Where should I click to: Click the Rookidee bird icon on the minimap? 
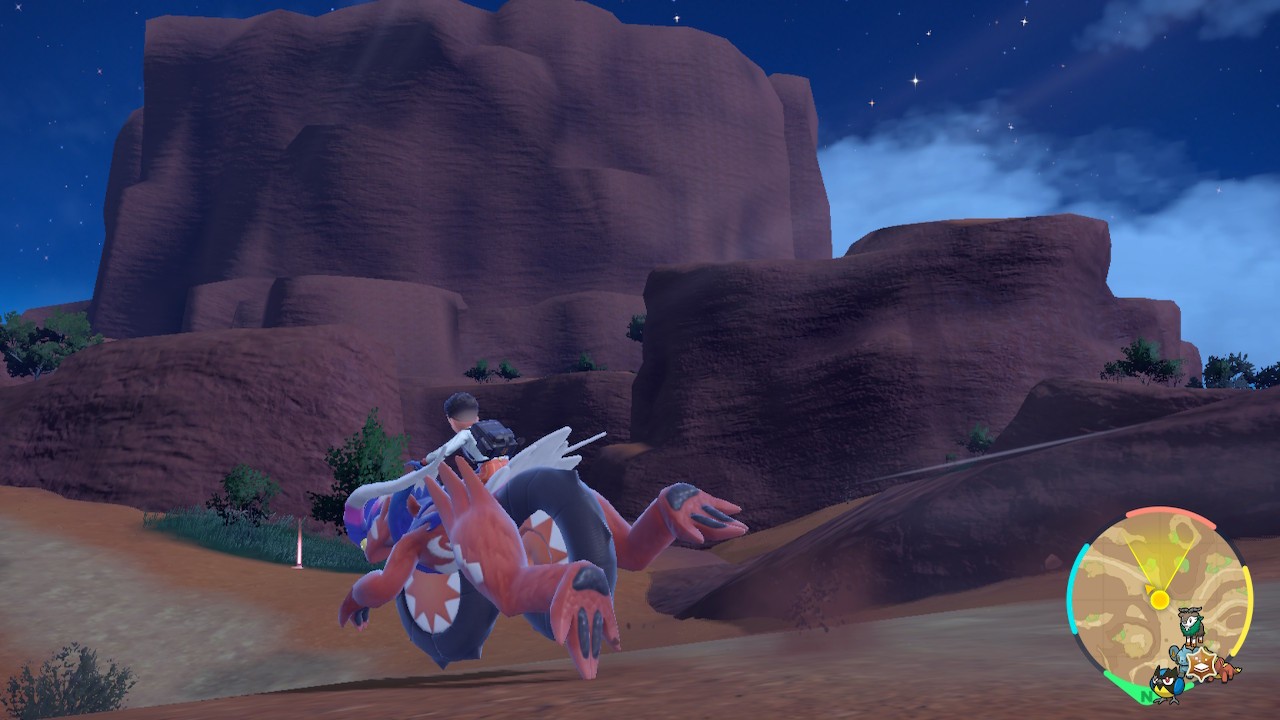tap(1167, 686)
